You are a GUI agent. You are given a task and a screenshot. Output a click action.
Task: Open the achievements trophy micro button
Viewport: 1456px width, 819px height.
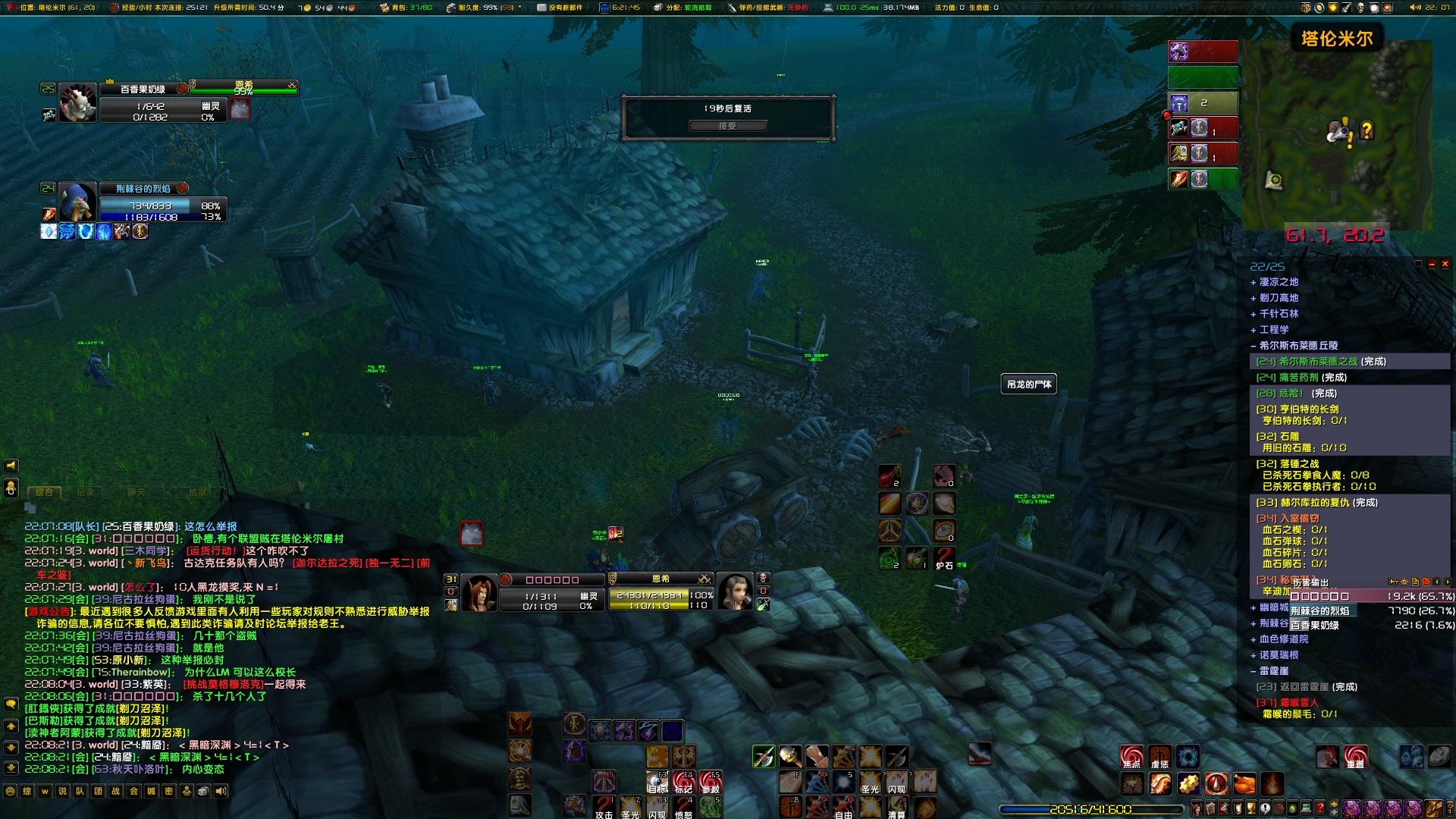(1250, 809)
